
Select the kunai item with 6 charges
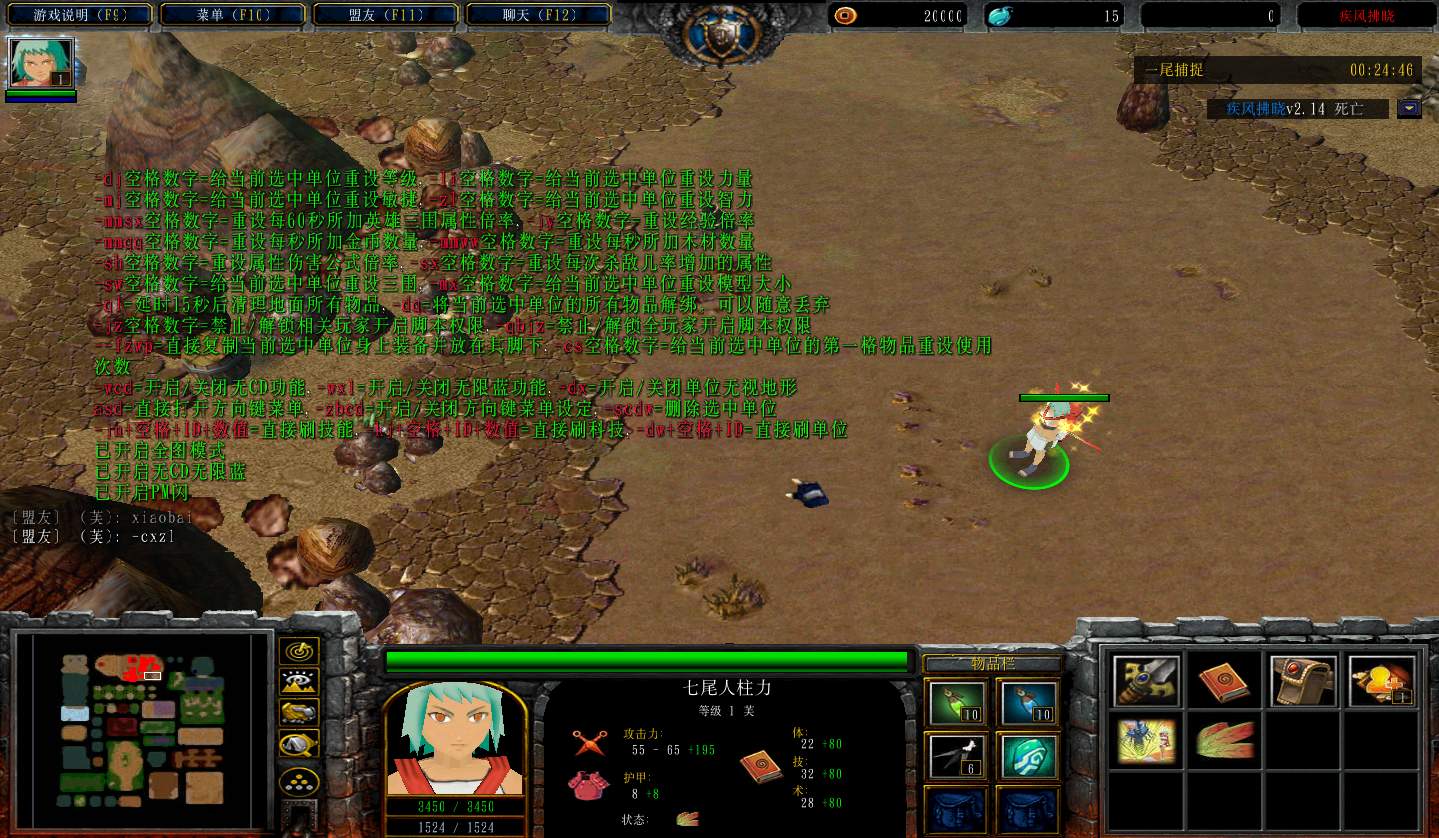[957, 757]
